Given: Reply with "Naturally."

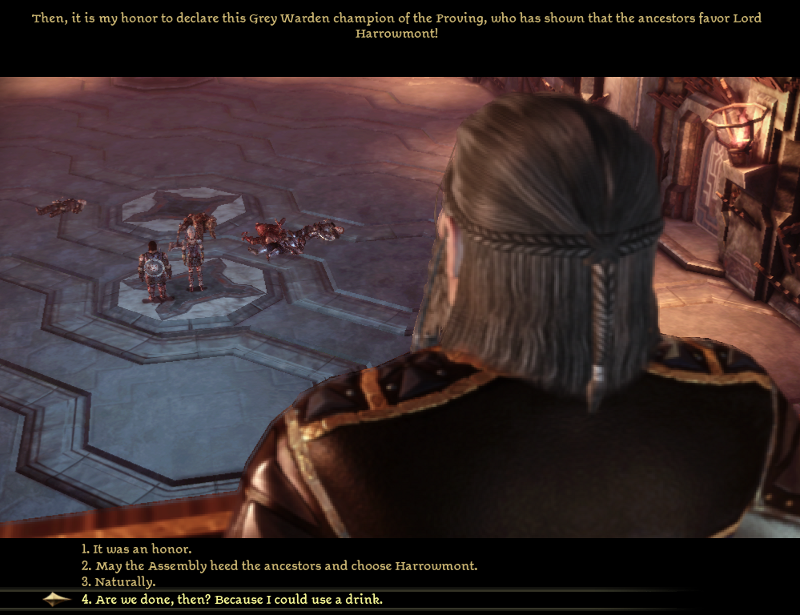Looking at the screenshot, I should pyautogui.click(x=124, y=582).
